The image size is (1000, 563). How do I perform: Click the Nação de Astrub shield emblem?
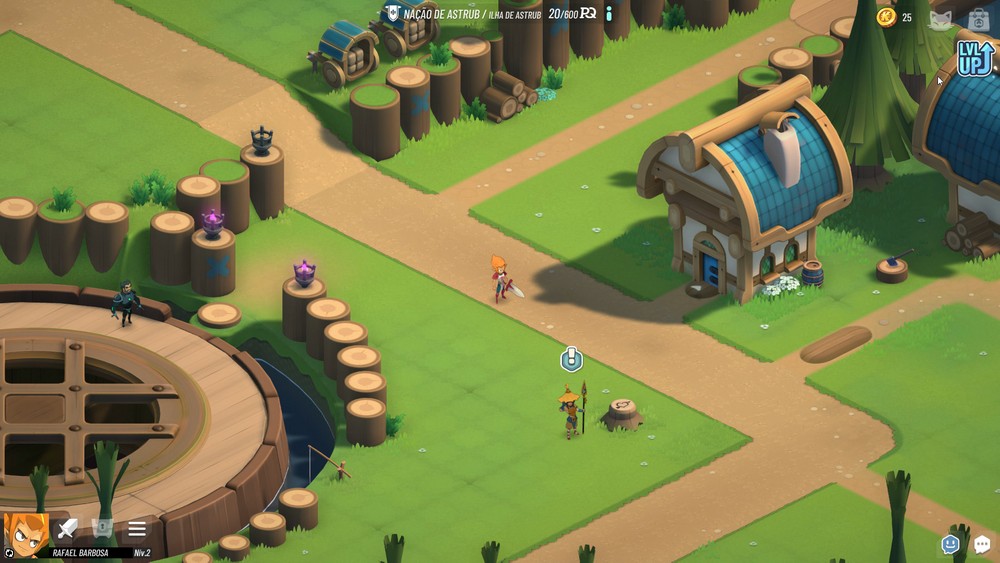[x=392, y=14]
